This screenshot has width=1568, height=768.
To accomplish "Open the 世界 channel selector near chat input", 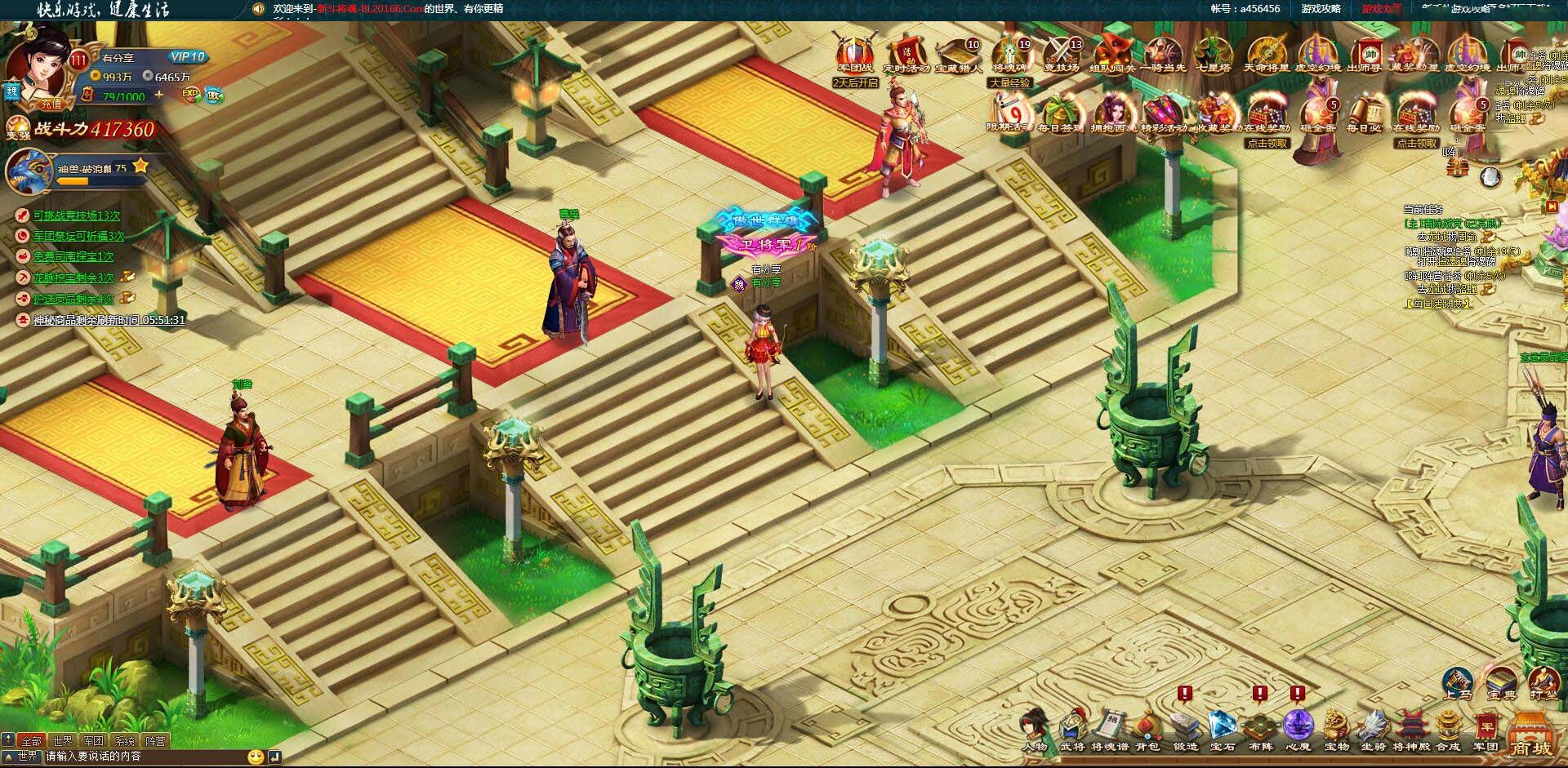I will click(x=28, y=756).
